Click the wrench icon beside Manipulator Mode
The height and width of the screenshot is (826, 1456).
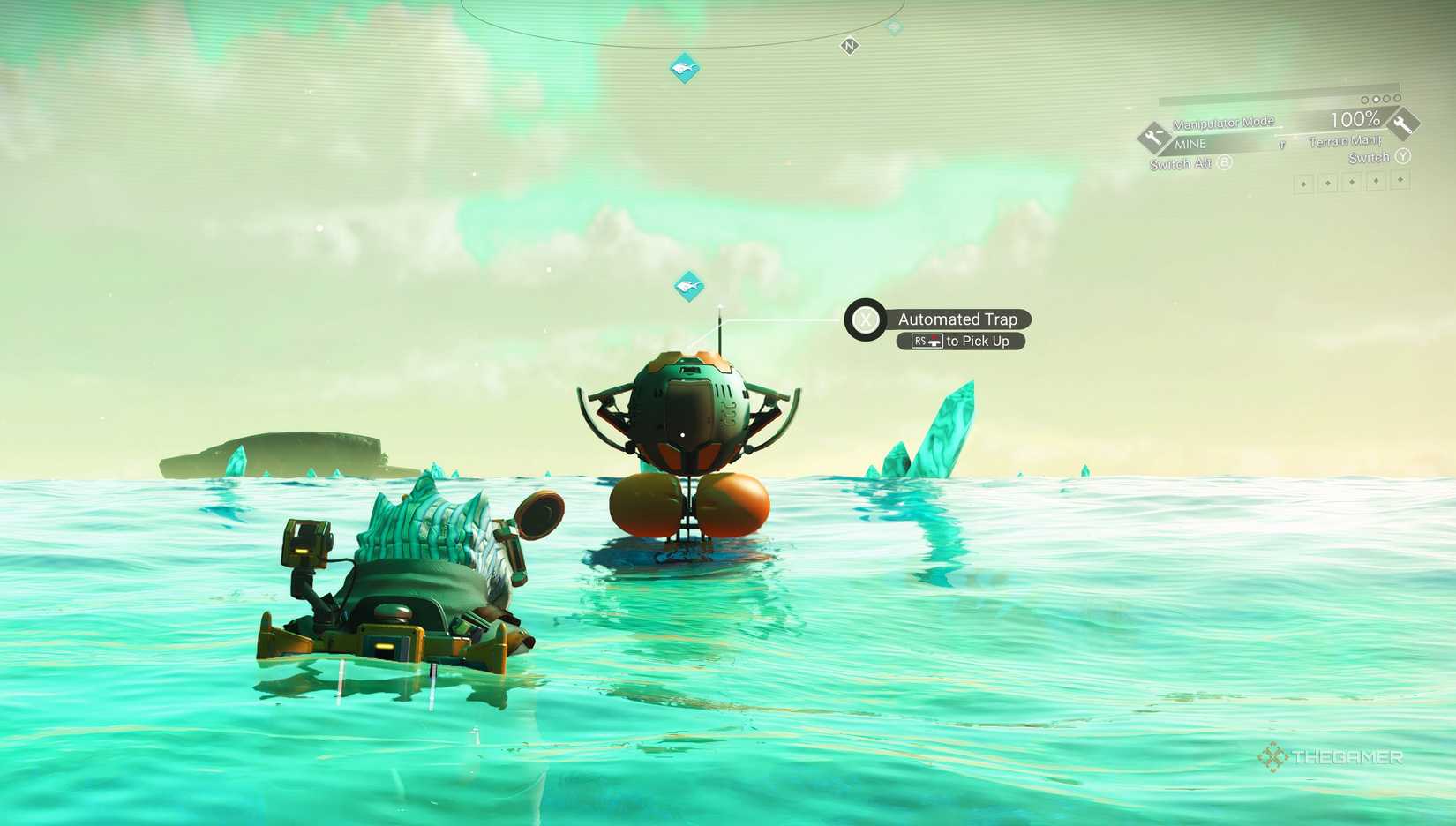[x=1153, y=137]
